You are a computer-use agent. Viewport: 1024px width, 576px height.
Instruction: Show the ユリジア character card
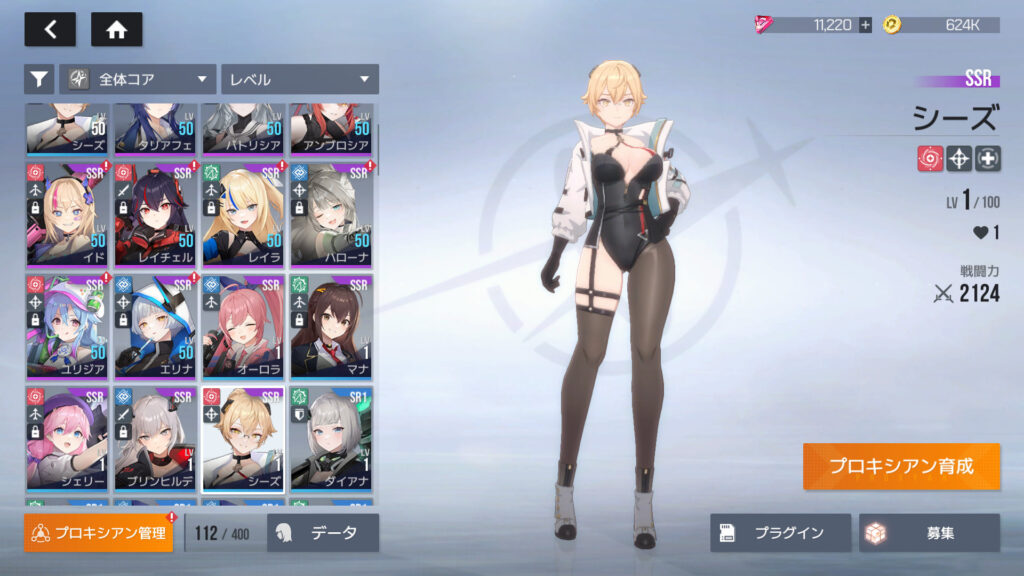coord(67,327)
